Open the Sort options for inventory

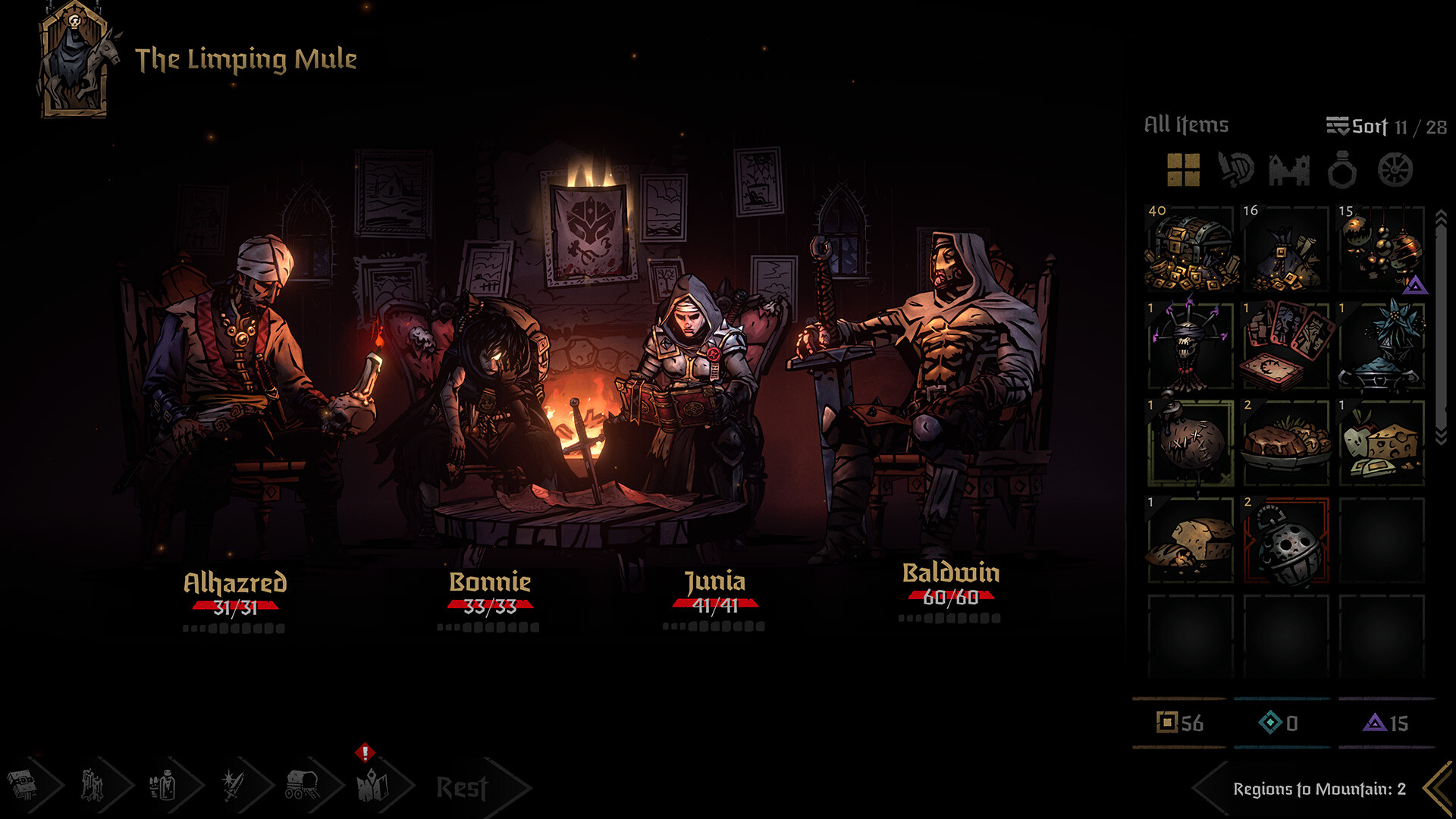[1365, 125]
